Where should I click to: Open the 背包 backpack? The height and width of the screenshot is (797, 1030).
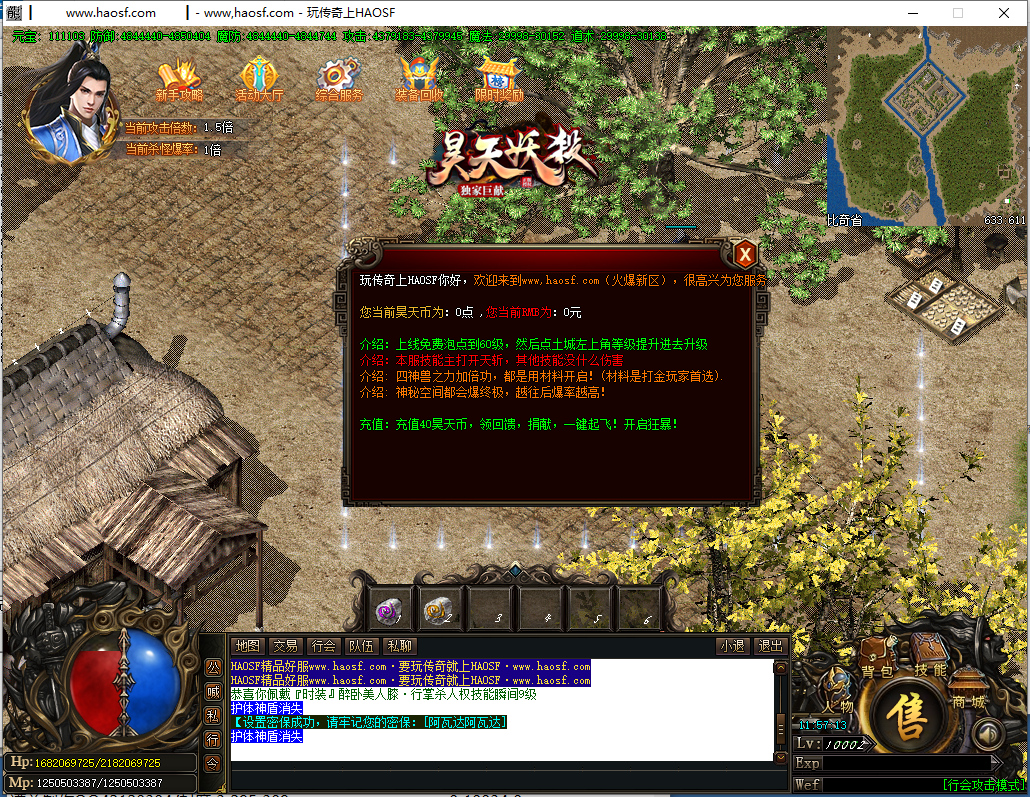pos(876,662)
